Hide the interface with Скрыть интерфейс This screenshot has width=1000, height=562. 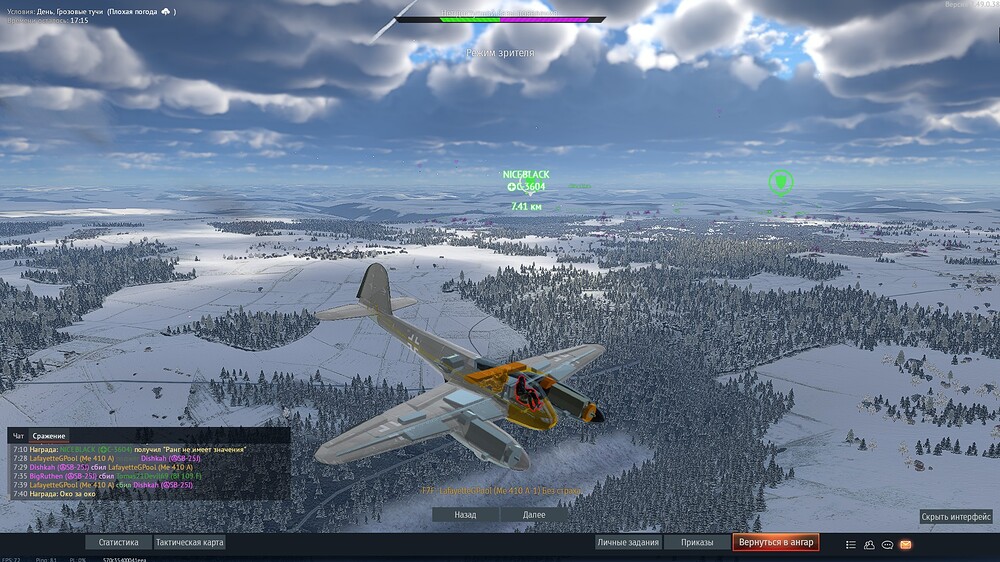coord(956,517)
